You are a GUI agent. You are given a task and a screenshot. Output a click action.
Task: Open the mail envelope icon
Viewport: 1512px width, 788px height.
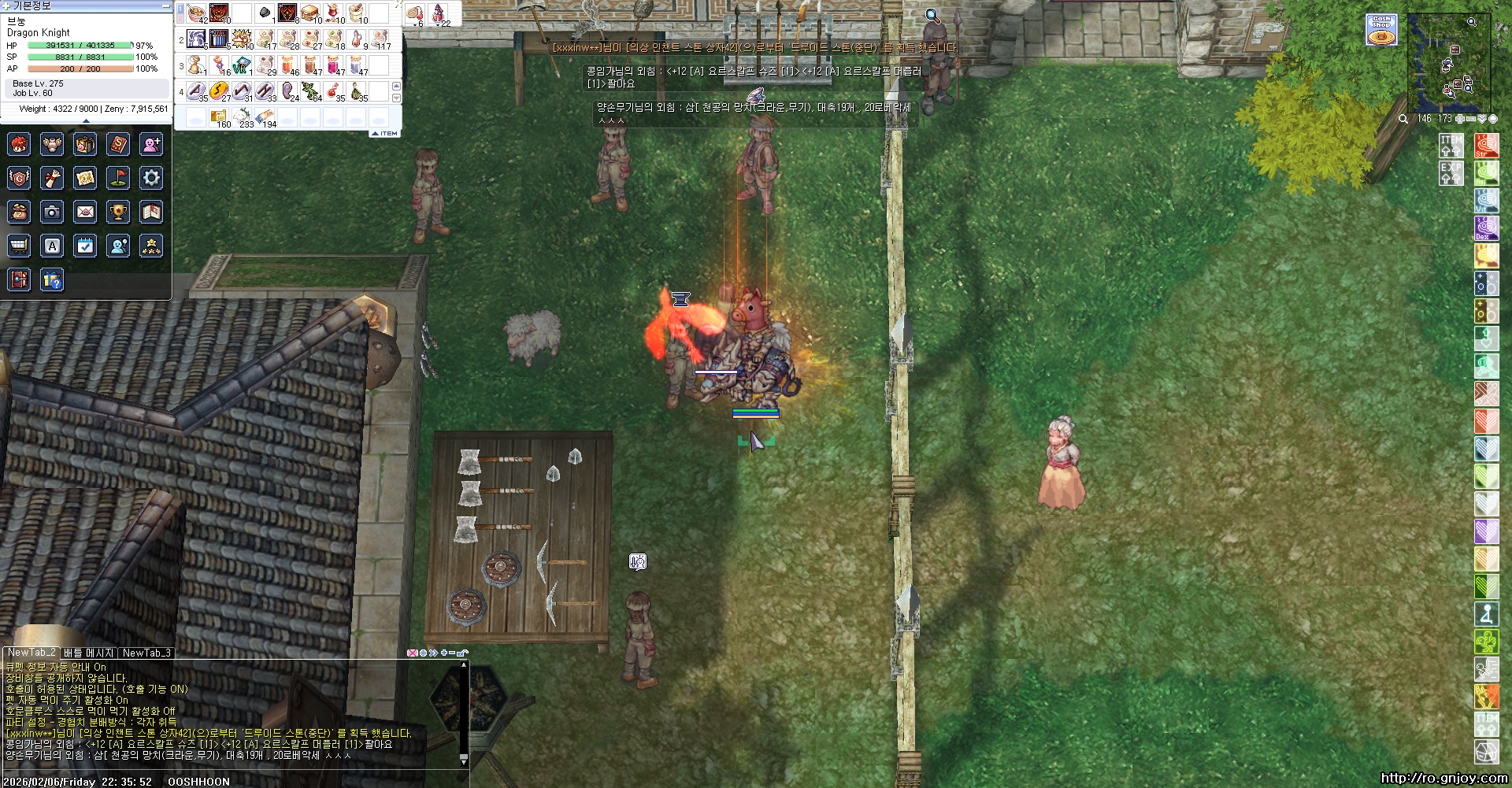tap(85, 212)
